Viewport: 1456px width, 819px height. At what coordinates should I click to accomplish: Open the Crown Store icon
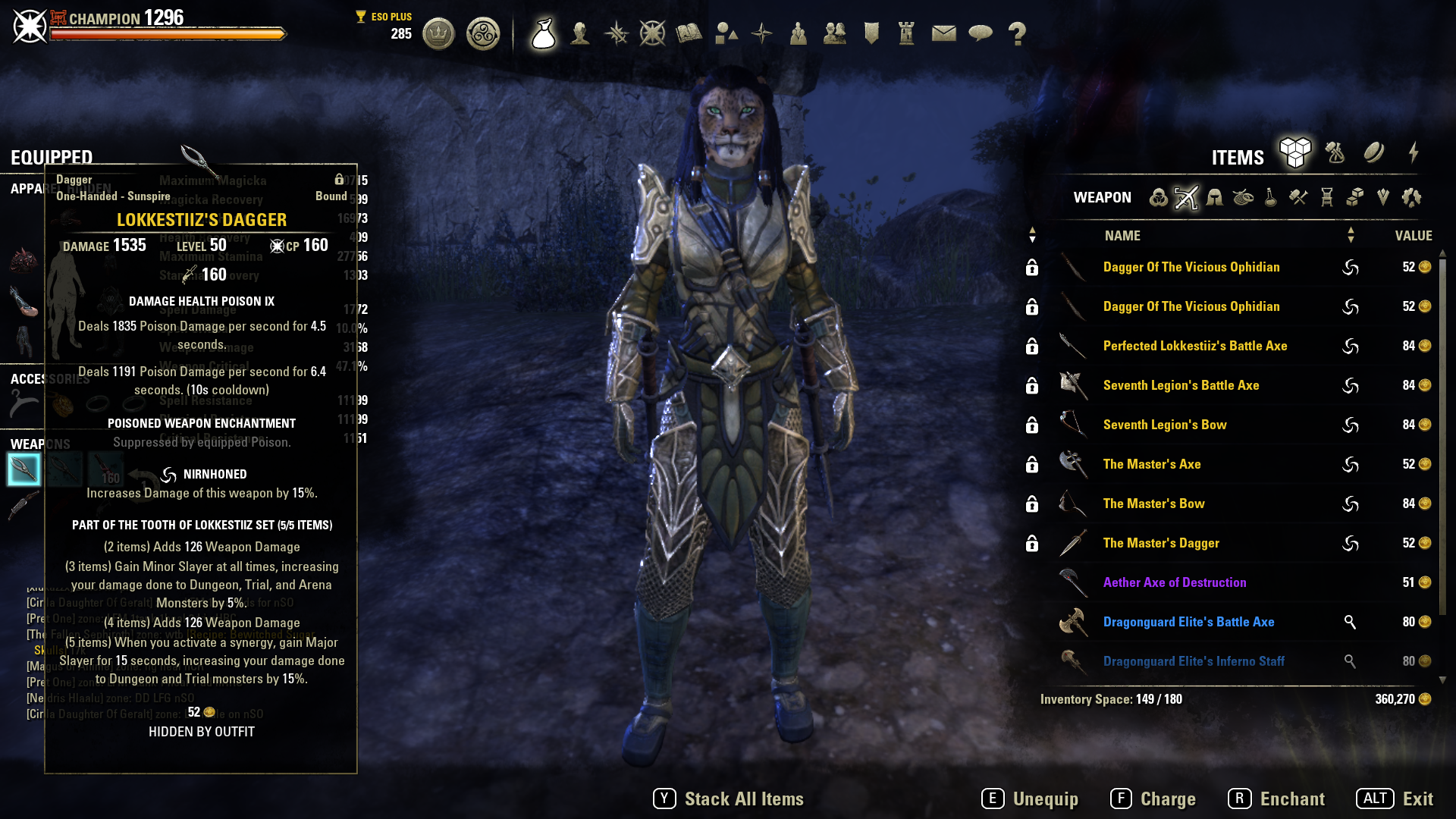coord(438,34)
